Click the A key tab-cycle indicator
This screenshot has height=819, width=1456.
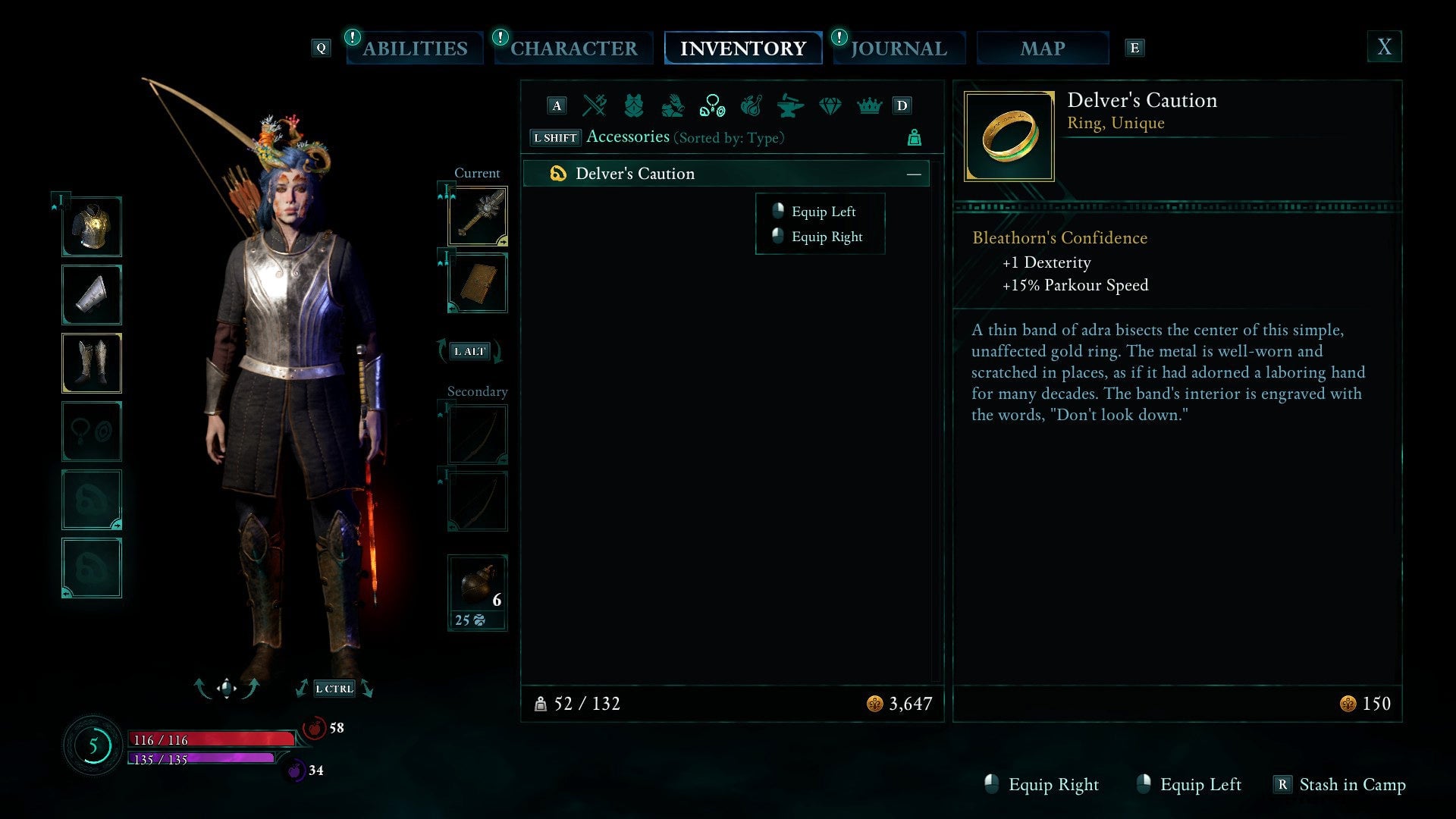[x=557, y=106]
